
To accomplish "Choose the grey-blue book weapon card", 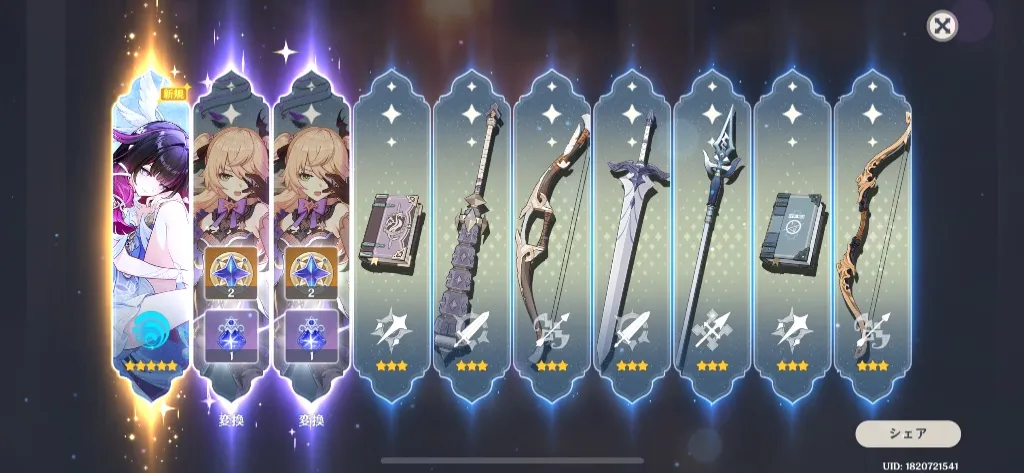I will tap(791, 235).
